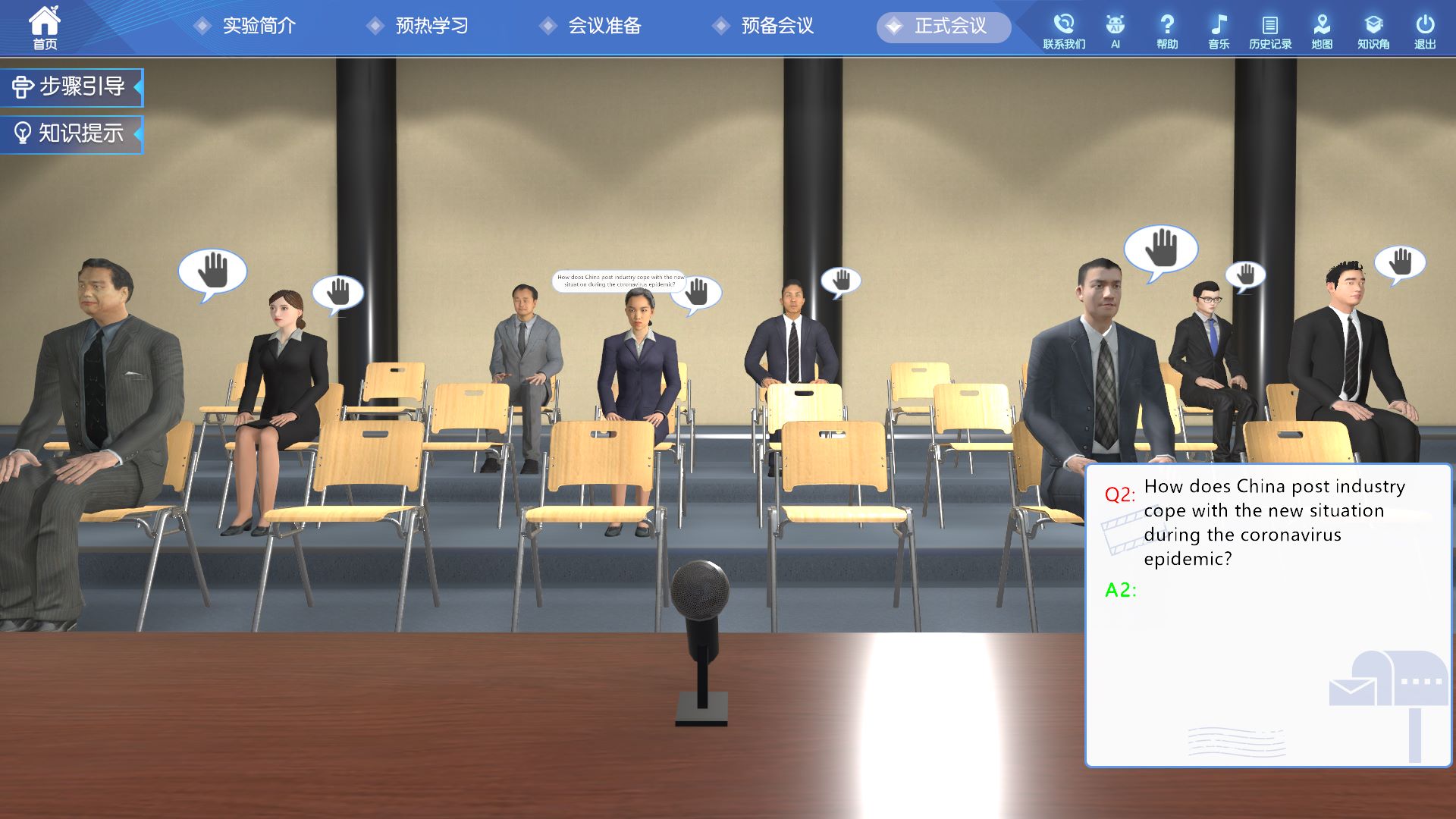Open the 地图 map
Screen dimensions: 1456x819
coord(1322,31)
